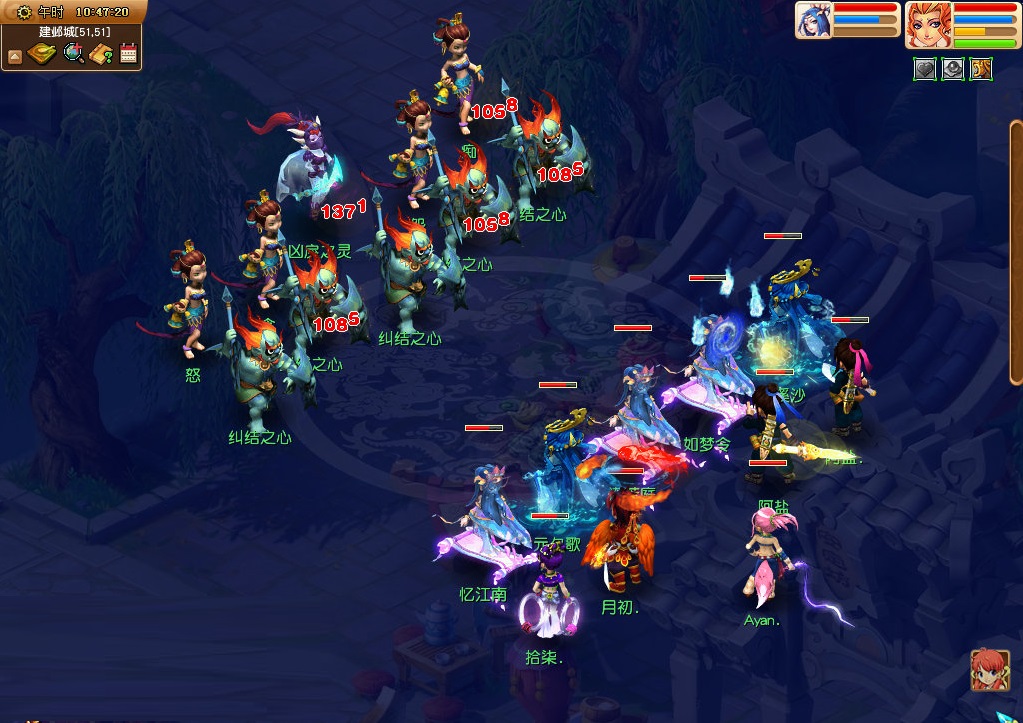Collapse the map panel with the arrow button
This screenshot has height=723, width=1023.
[15, 56]
